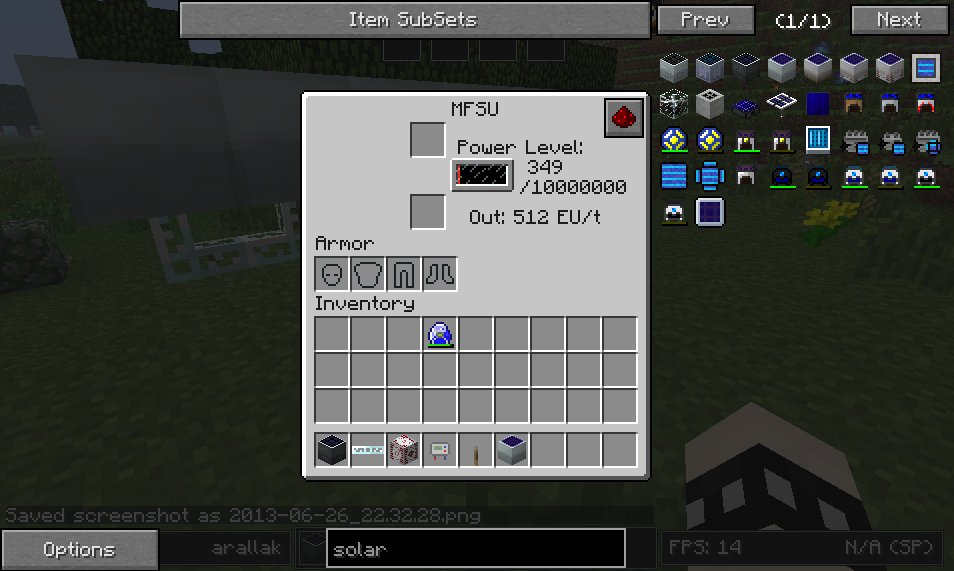954x571 pixels.
Task: Pick up the blue helmet from inventory
Action: point(440,334)
